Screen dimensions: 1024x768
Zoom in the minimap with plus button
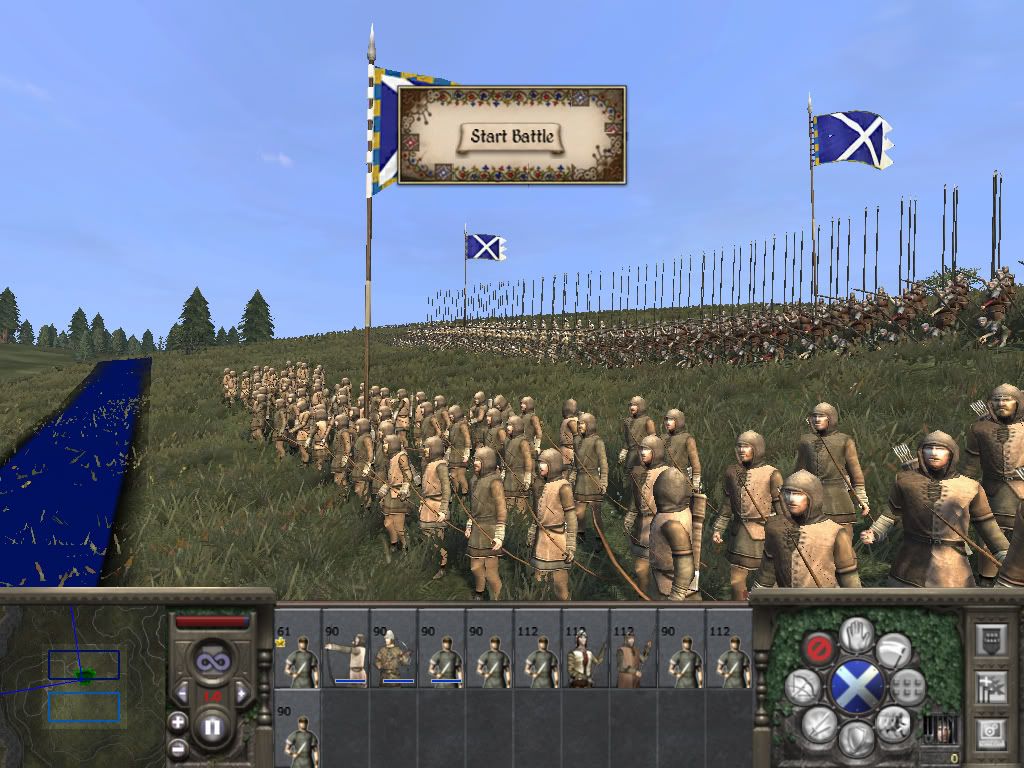[x=178, y=722]
